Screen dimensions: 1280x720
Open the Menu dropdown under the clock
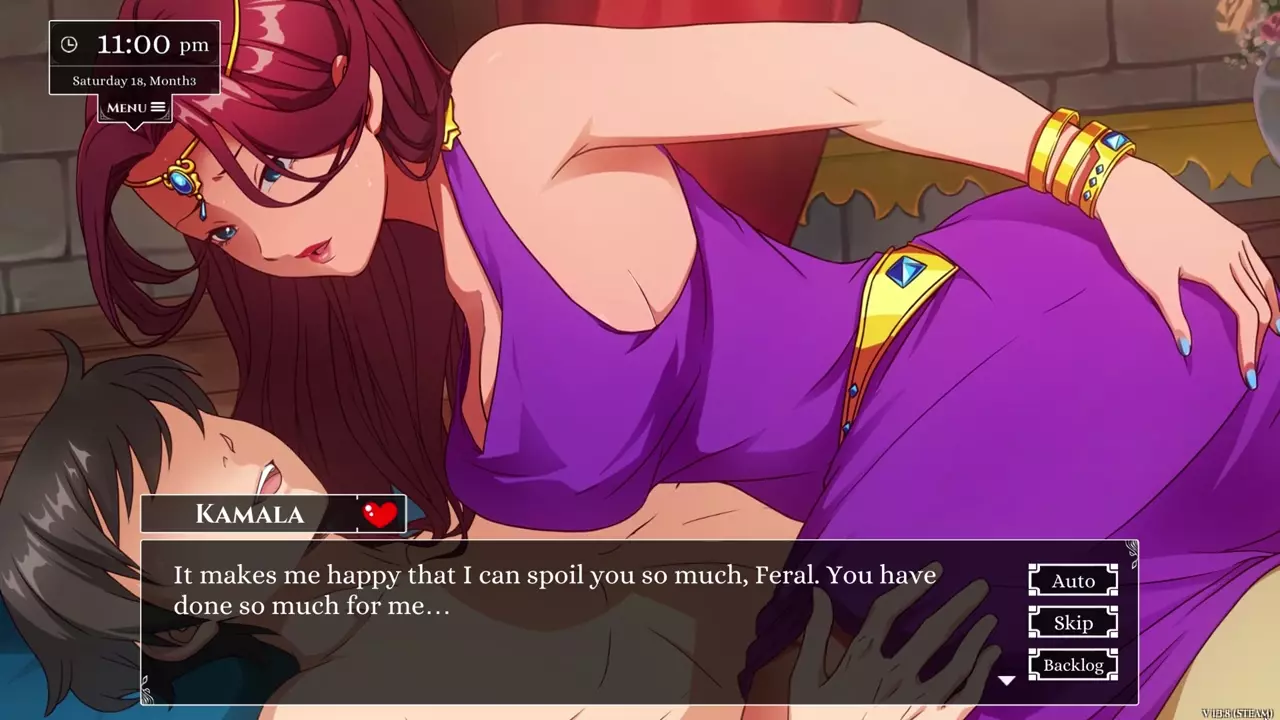(135, 108)
